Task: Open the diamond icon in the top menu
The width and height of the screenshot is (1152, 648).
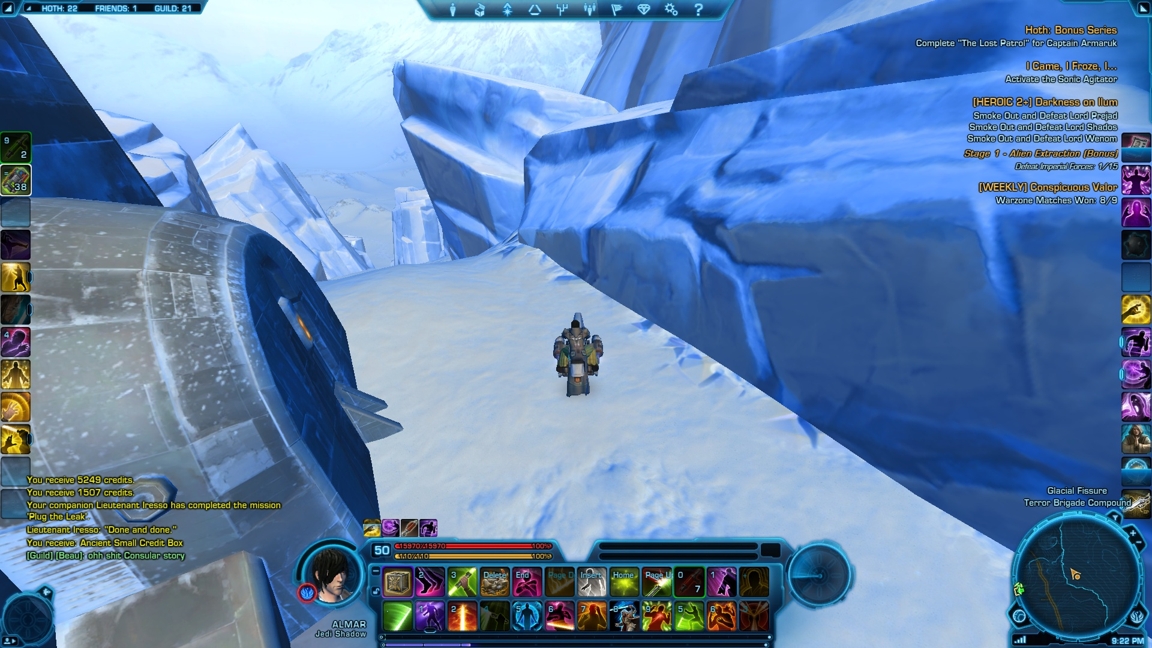Action: [643, 10]
